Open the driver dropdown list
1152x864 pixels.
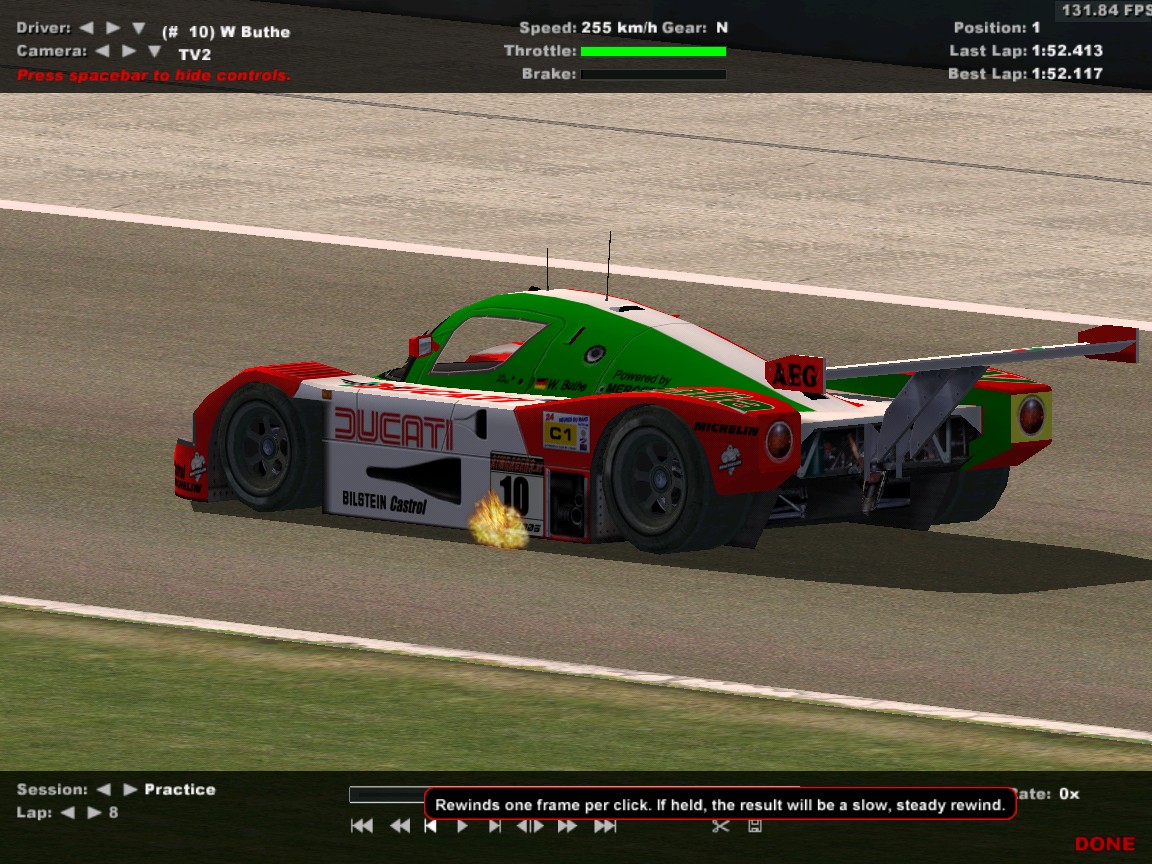138,29
